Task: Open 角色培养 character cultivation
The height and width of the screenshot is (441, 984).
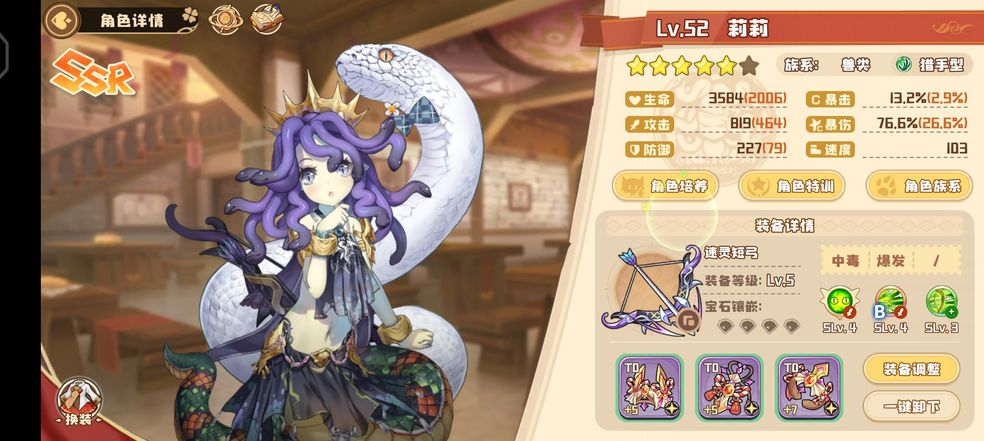Action: 664,186
